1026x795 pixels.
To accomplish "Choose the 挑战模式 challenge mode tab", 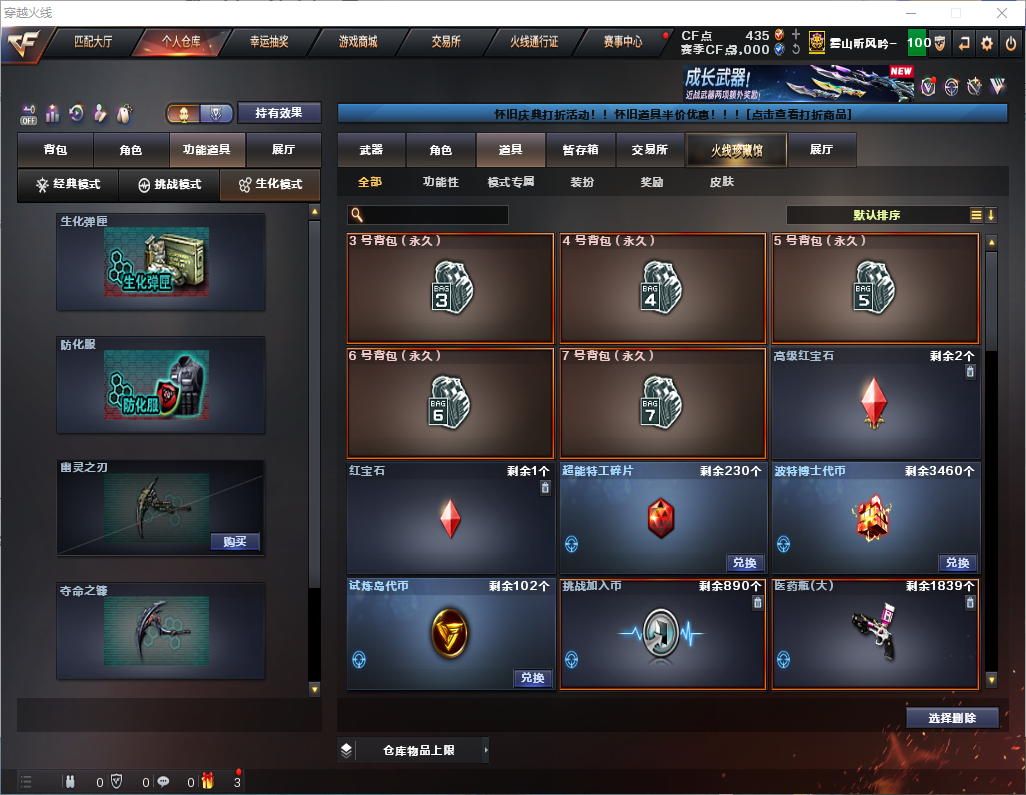I will [169, 185].
